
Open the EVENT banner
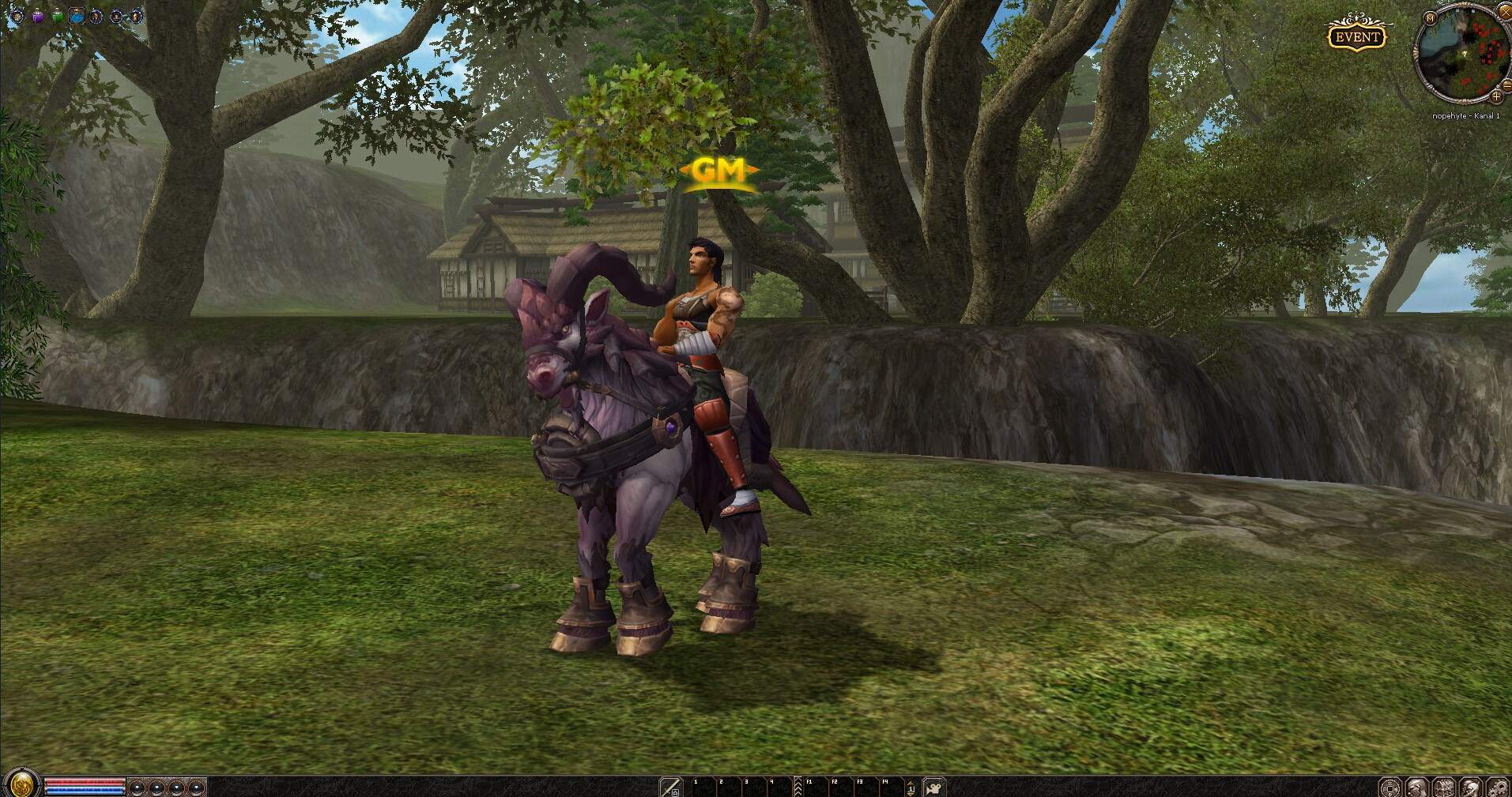1357,35
